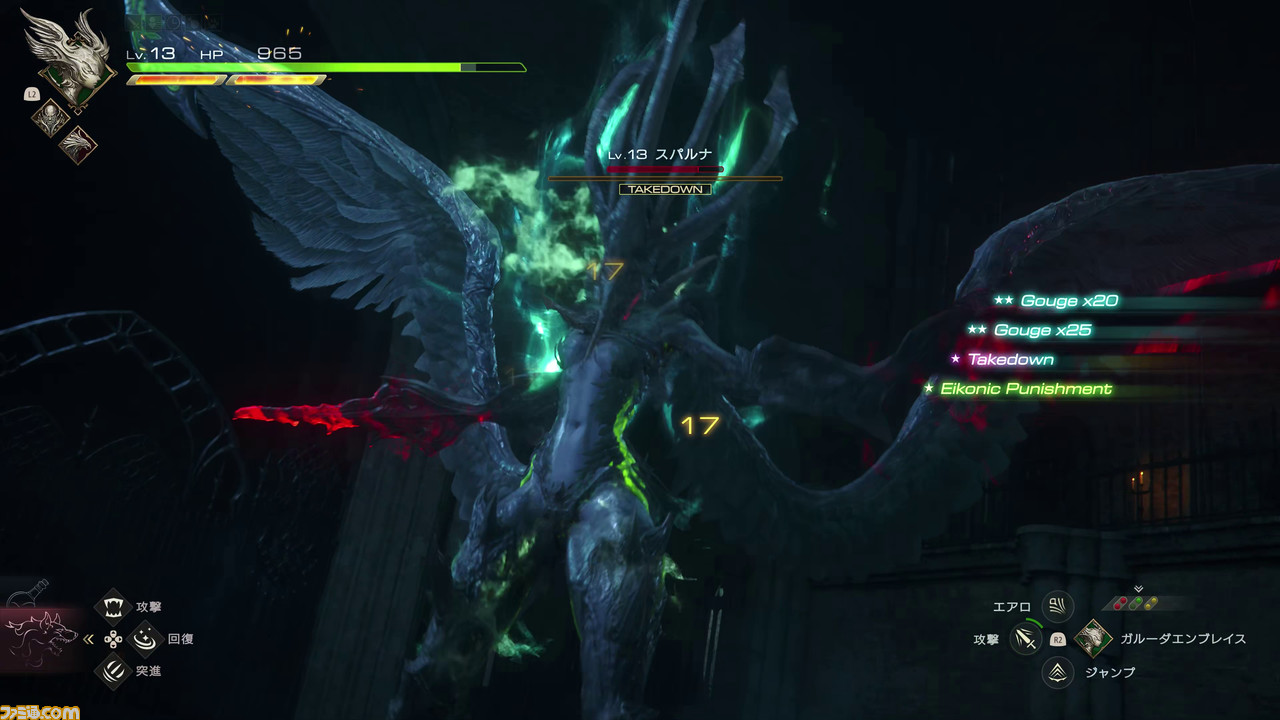
Task: Activate Torgal's 回復 heal command
Action: tap(147, 638)
